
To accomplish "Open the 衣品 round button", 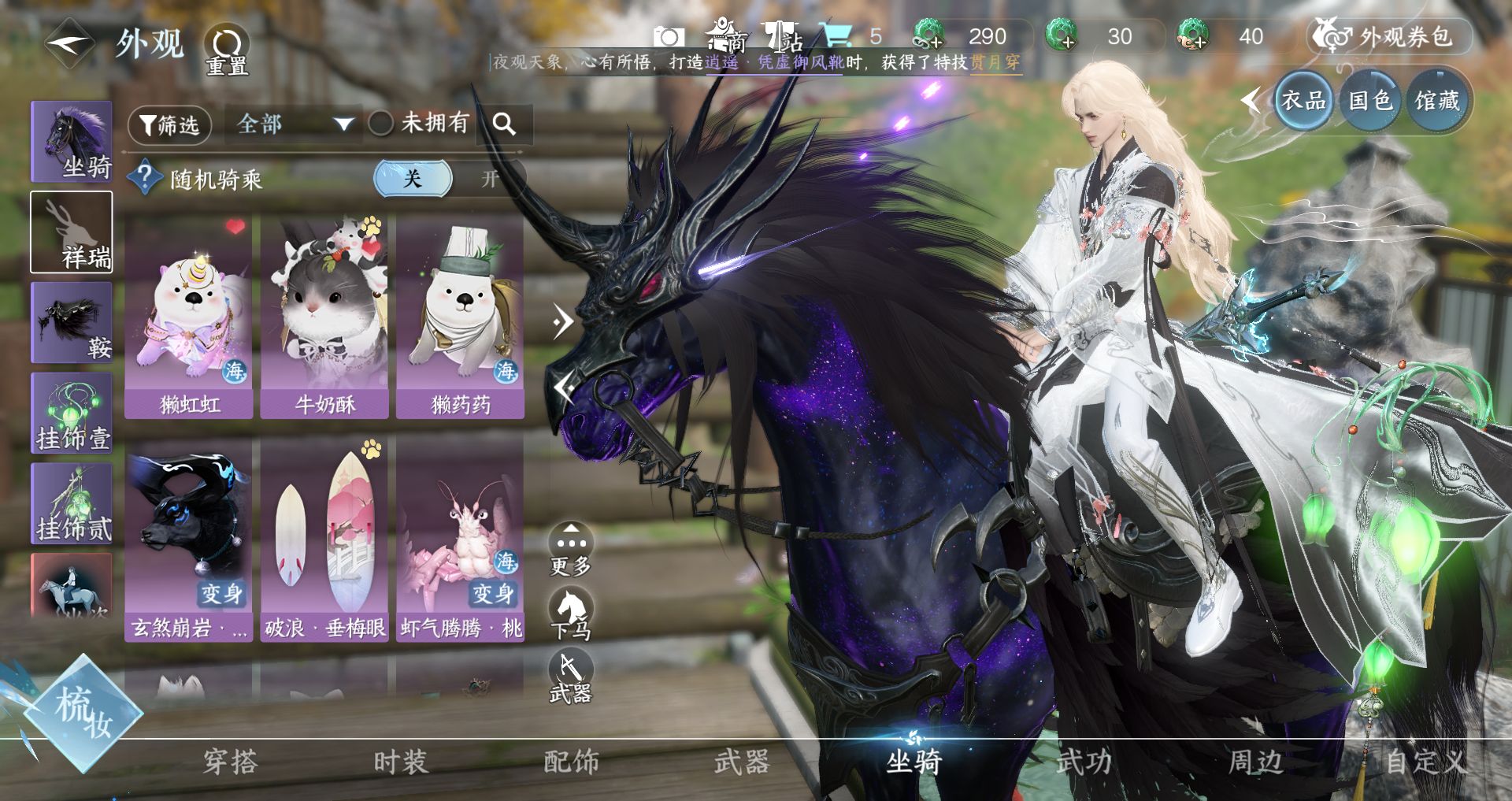I will (1303, 100).
